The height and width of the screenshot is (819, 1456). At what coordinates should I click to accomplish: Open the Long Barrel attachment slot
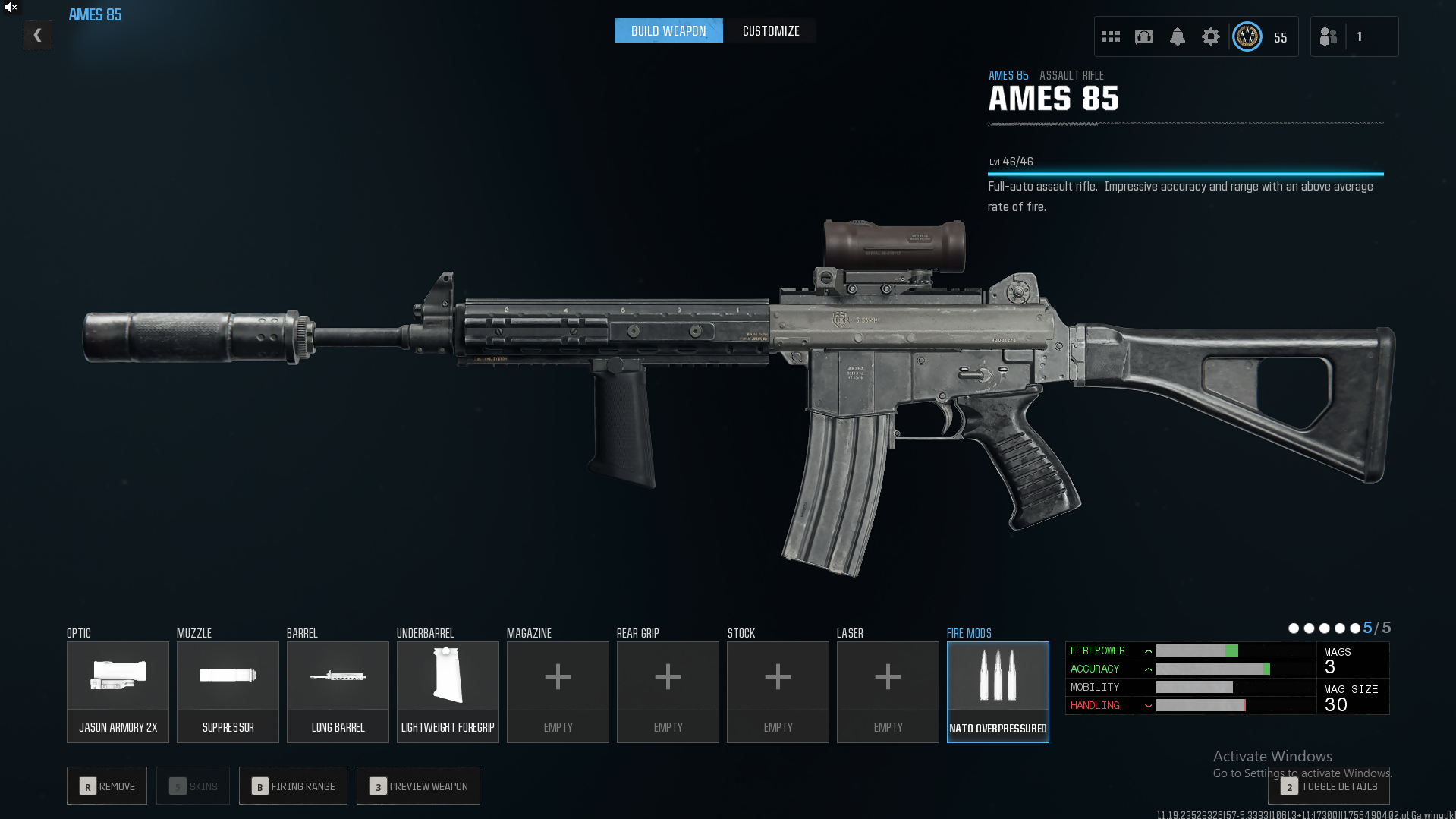click(338, 691)
